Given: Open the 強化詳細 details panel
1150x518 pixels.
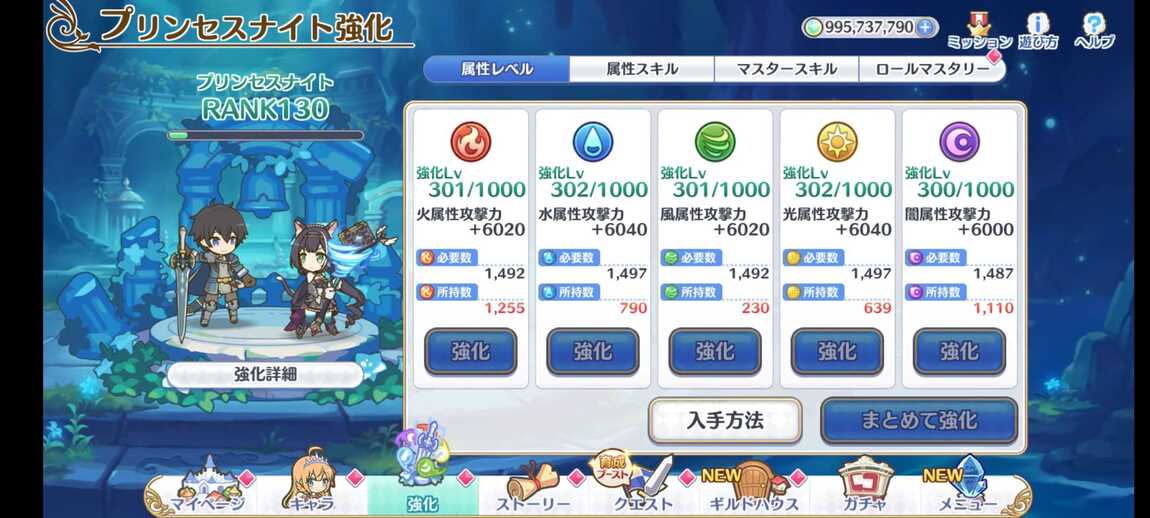Looking at the screenshot, I should pyautogui.click(x=264, y=375).
